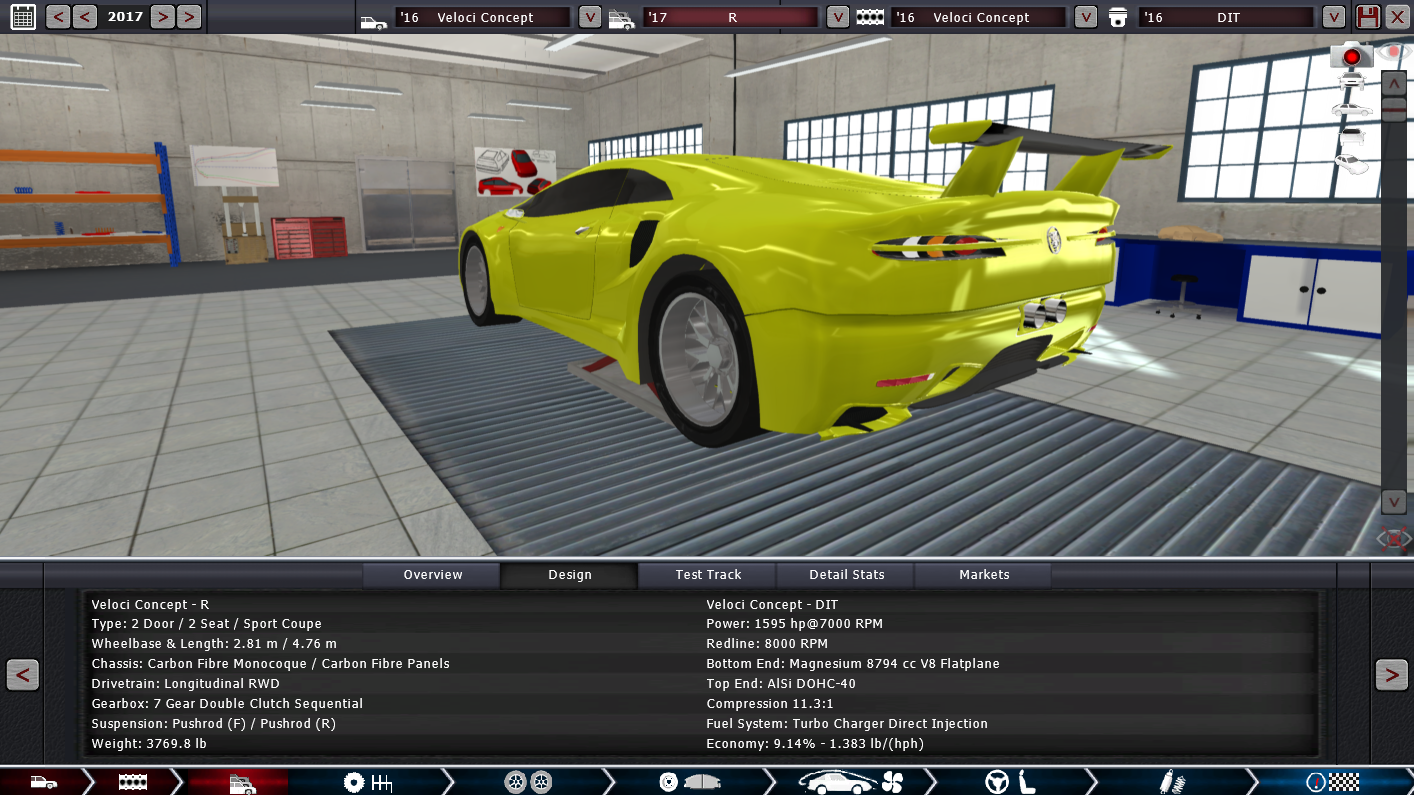Select the Design tab
1414x795 pixels.
(569, 575)
